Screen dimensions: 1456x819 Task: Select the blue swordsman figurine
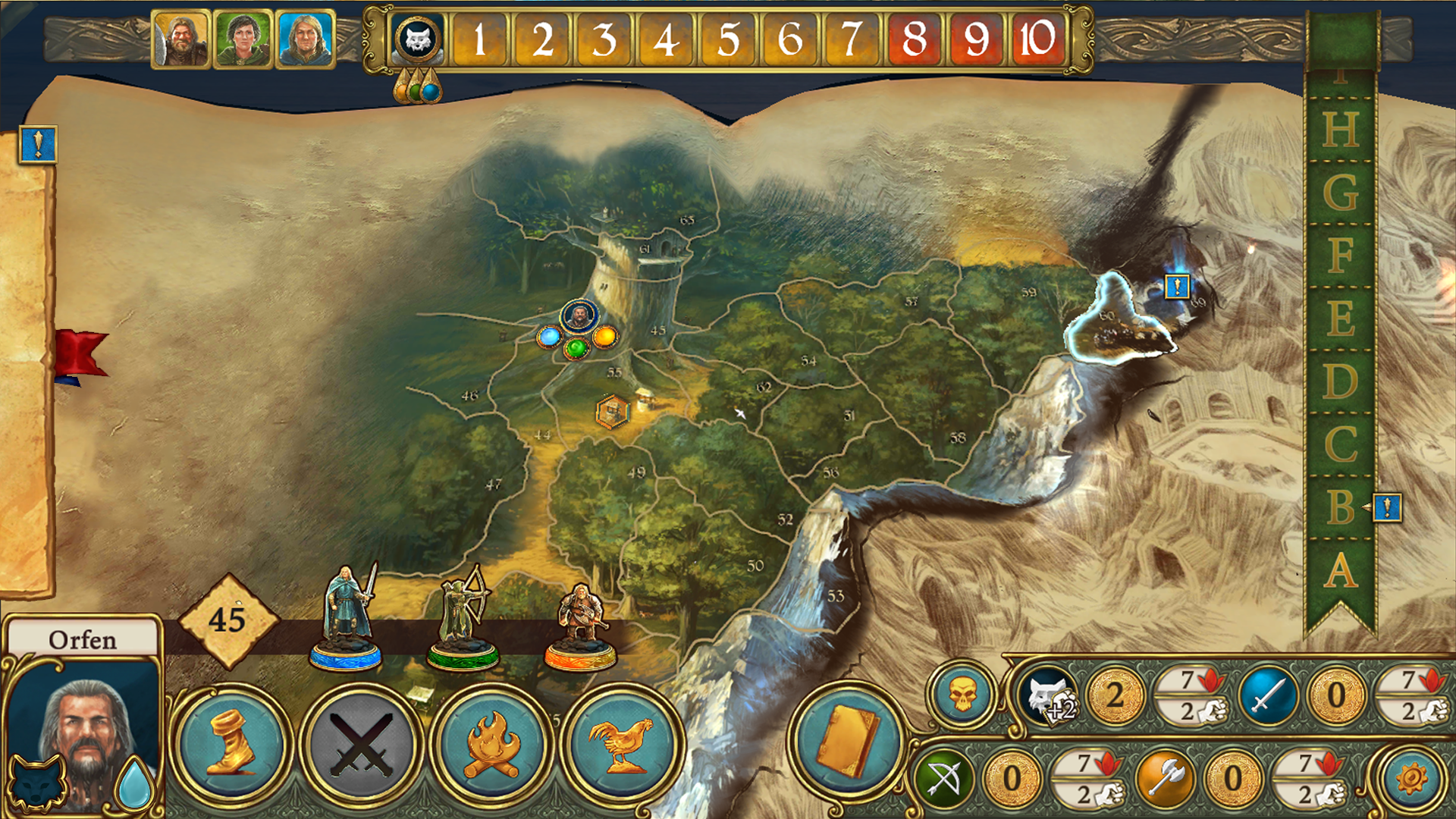click(347, 618)
